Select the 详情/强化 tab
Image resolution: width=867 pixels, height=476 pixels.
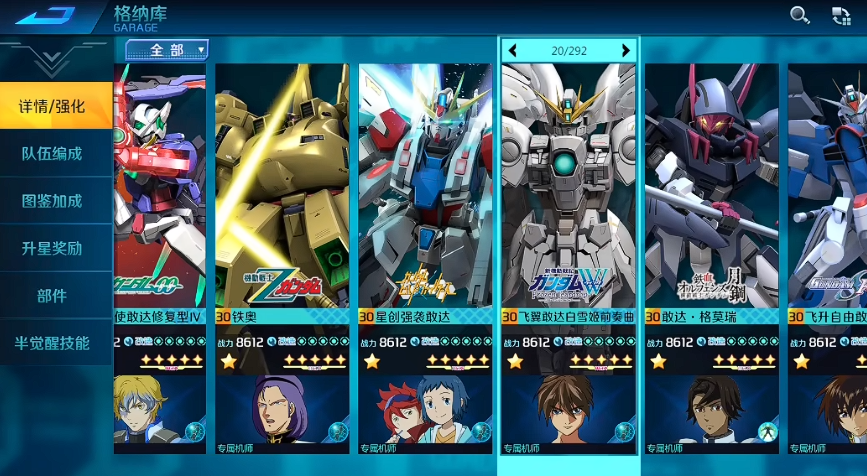[x=54, y=106]
